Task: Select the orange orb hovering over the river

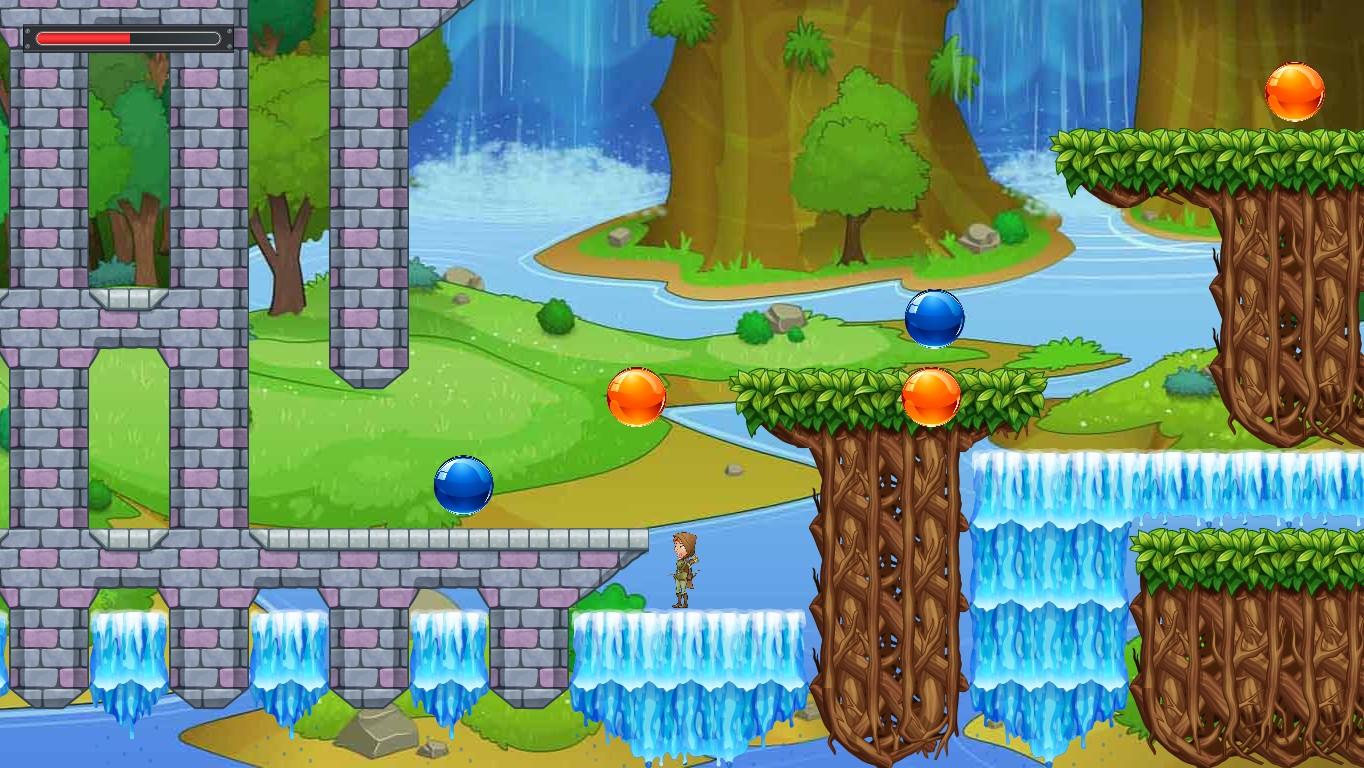Action: click(x=638, y=398)
